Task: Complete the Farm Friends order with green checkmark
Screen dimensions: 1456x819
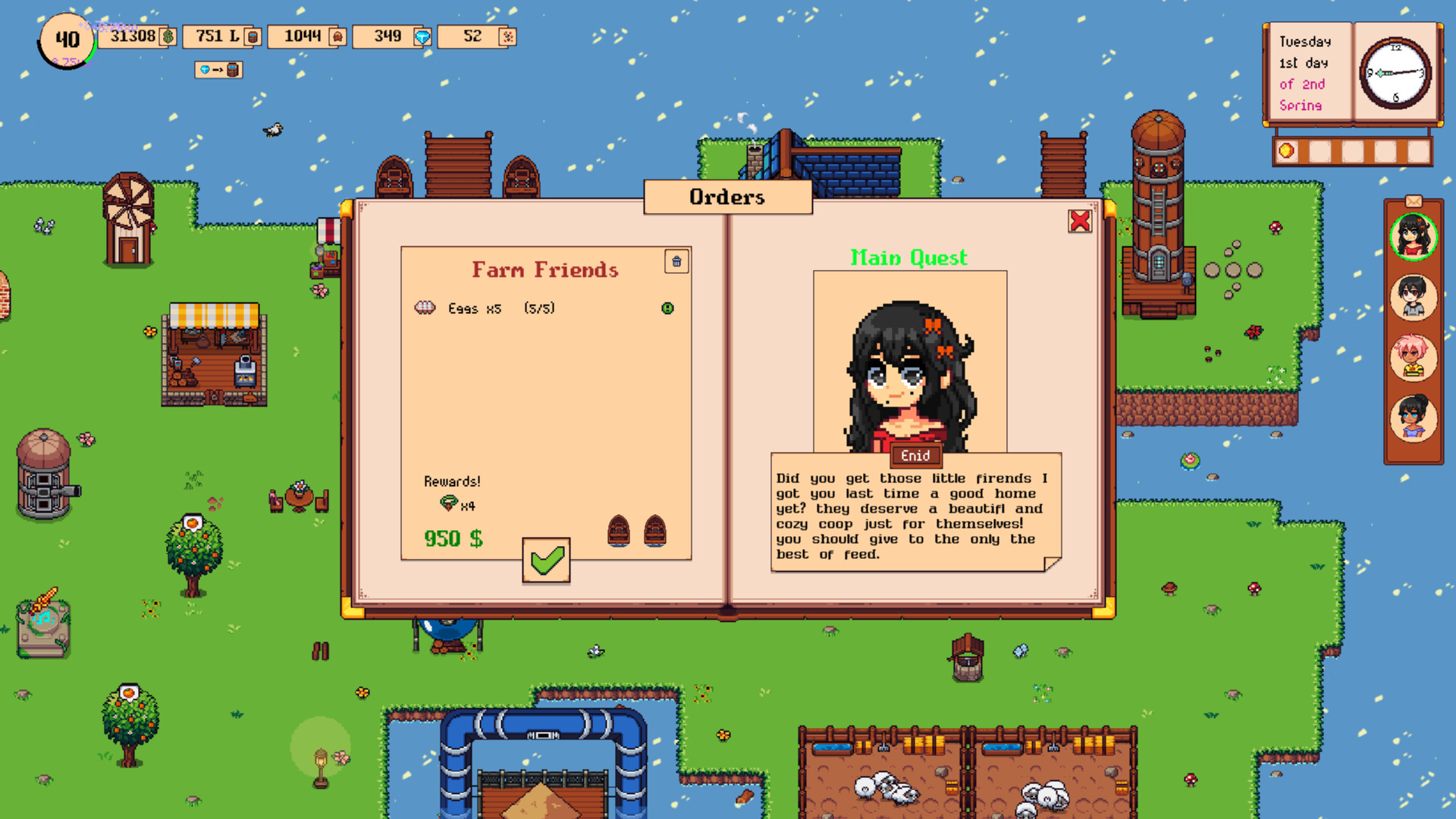Action: click(x=546, y=561)
